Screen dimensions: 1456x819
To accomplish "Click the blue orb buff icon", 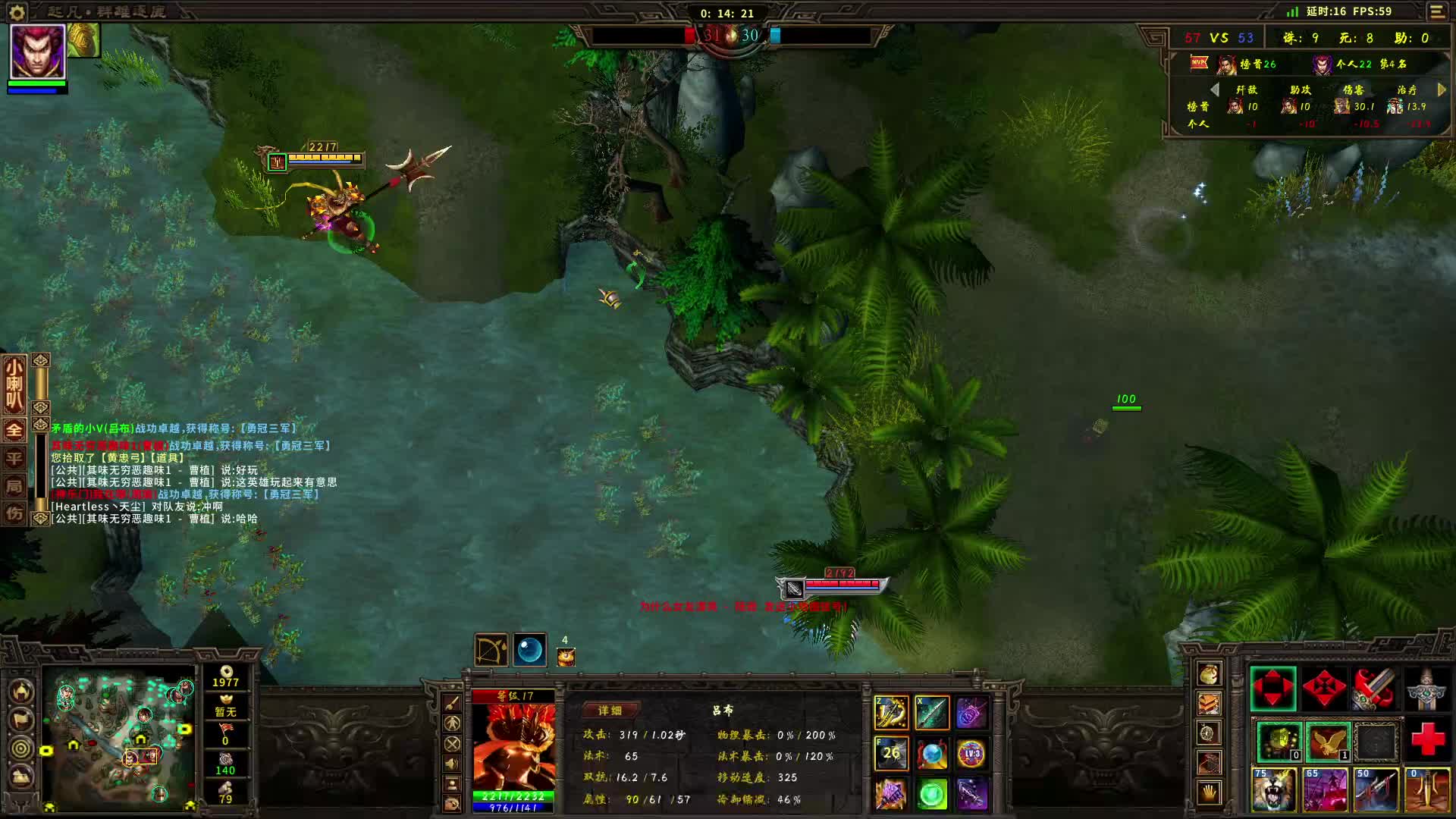I will 529,650.
